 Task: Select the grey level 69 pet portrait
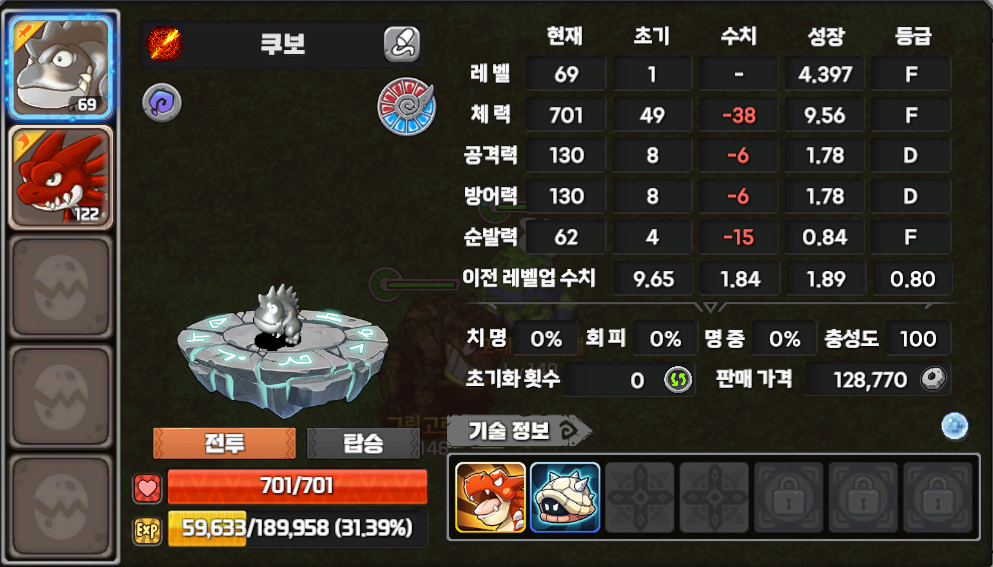pyautogui.click(x=60, y=67)
